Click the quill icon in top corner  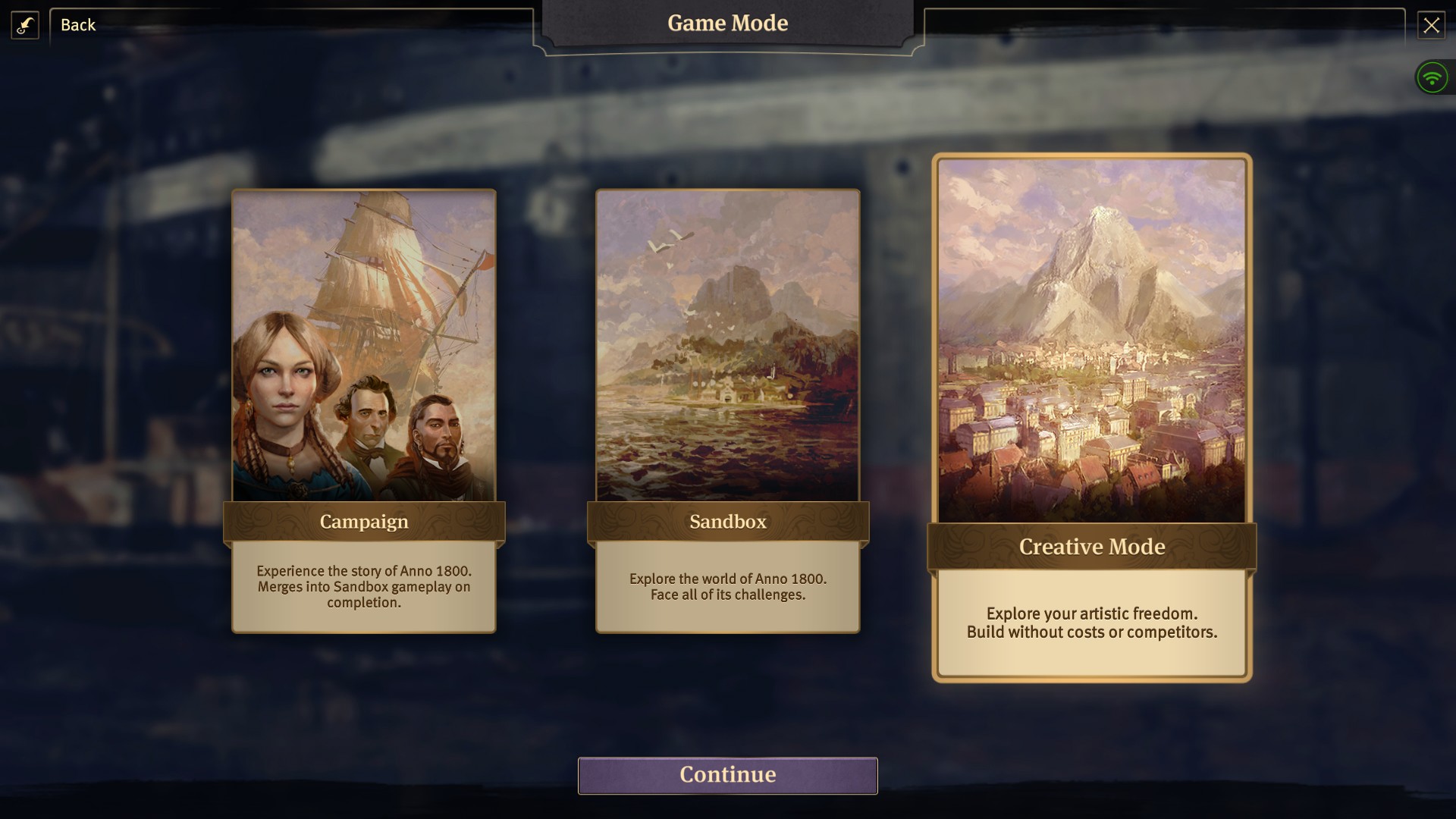25,25
